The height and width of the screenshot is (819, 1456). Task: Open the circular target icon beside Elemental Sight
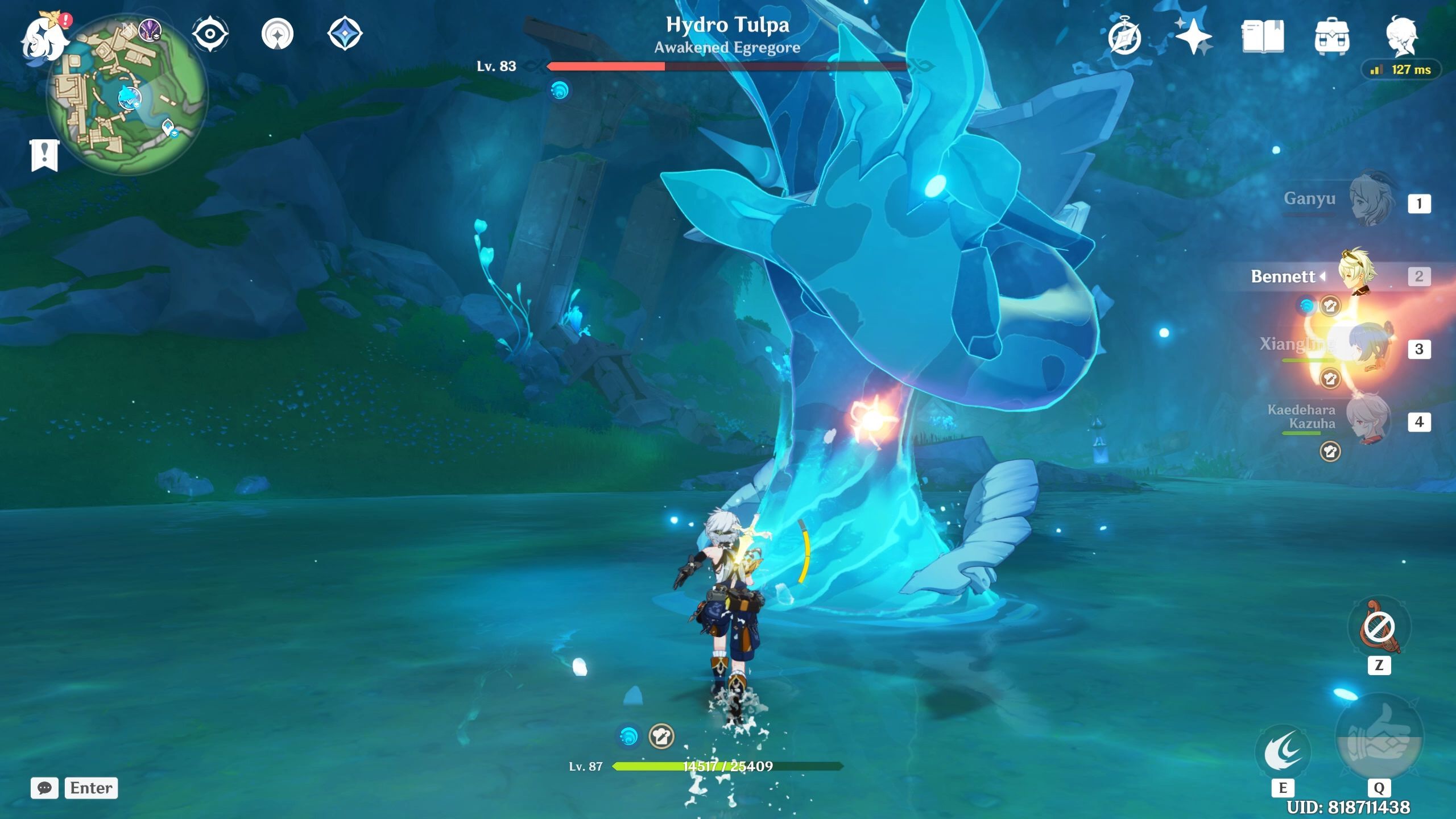tap(278, 34)
